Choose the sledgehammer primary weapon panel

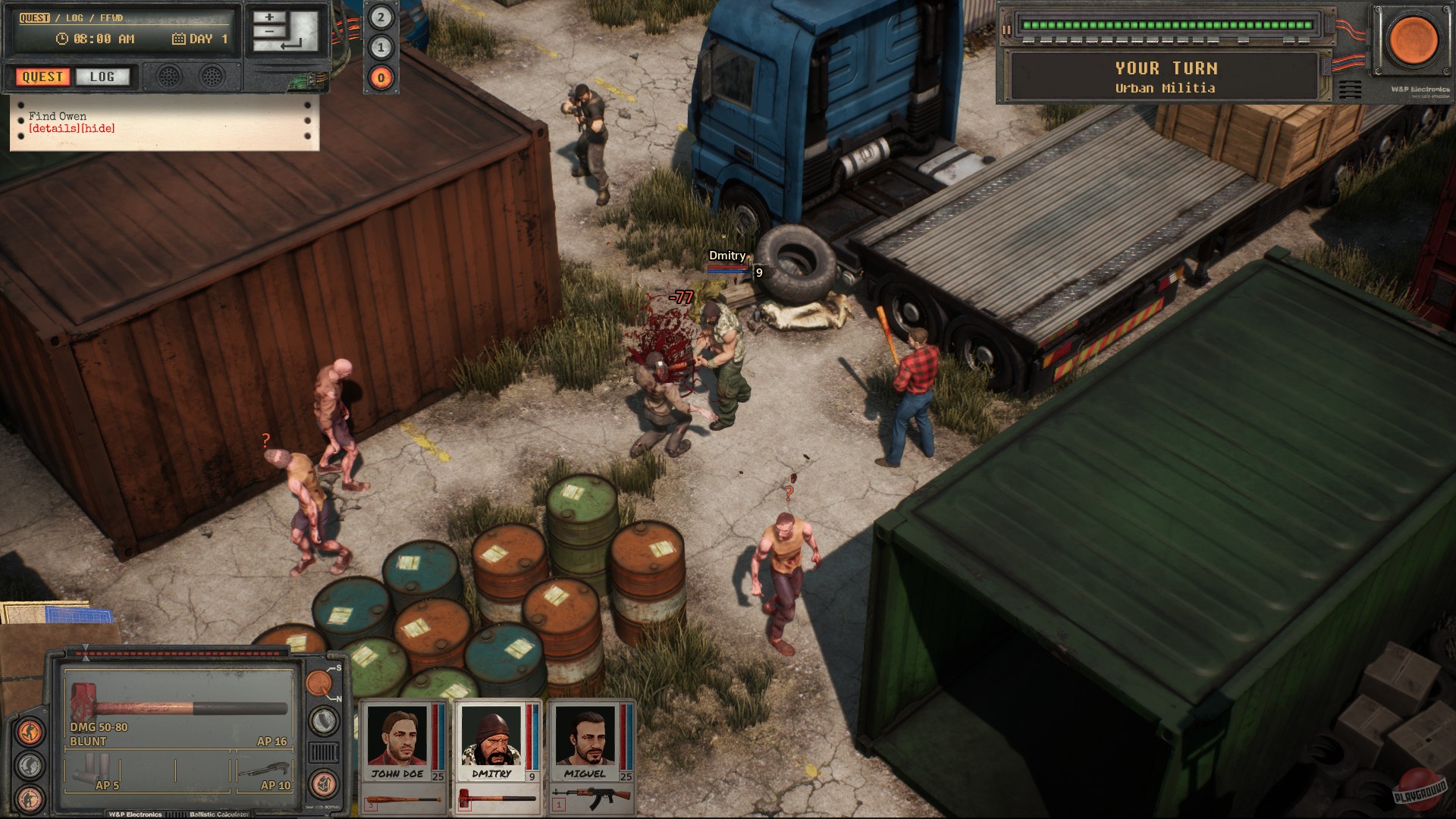point(178,710)
